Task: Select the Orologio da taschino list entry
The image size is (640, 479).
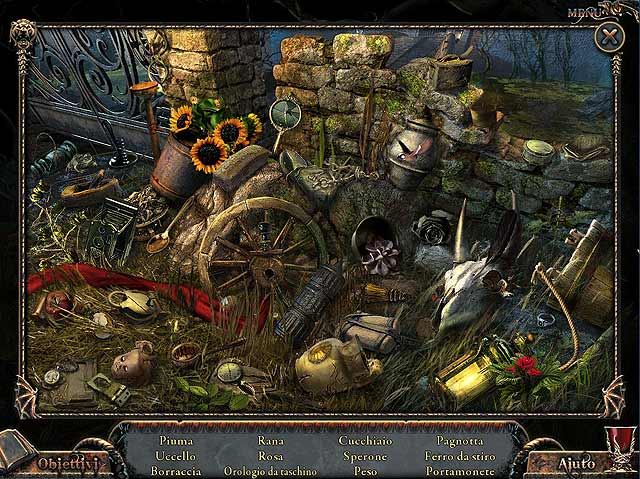Action: point(270,471)
